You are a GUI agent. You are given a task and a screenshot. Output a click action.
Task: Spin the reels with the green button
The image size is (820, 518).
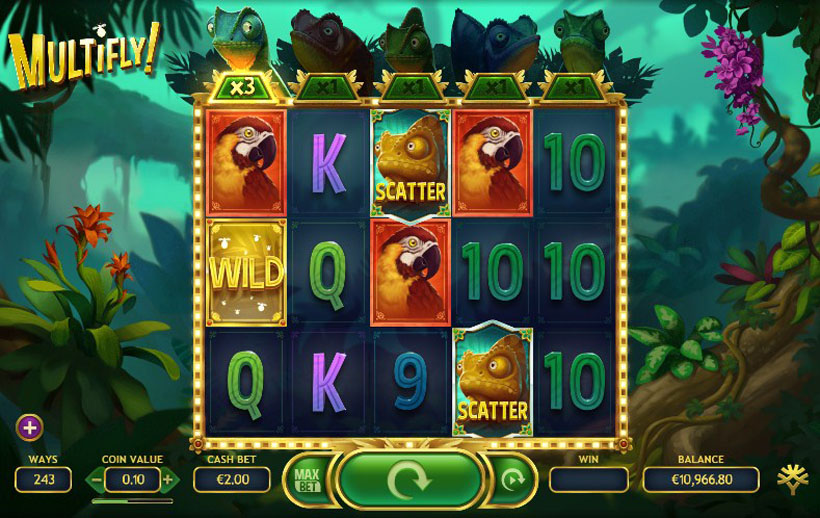[409, 480]
